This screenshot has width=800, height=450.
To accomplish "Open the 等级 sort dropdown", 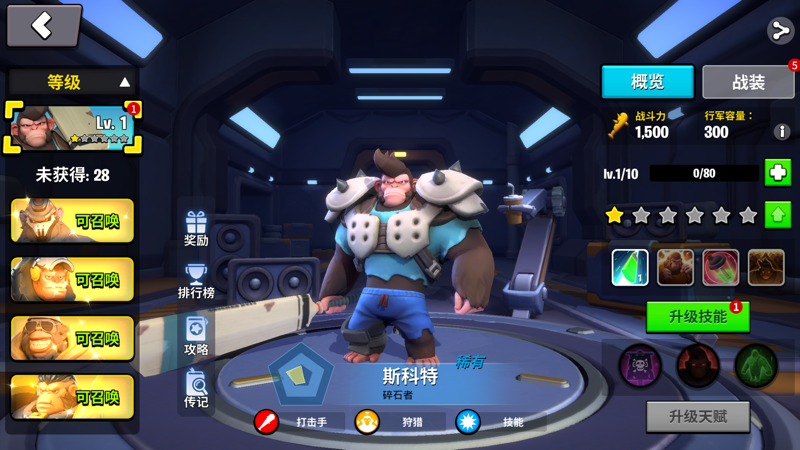I will coord(72,82).
